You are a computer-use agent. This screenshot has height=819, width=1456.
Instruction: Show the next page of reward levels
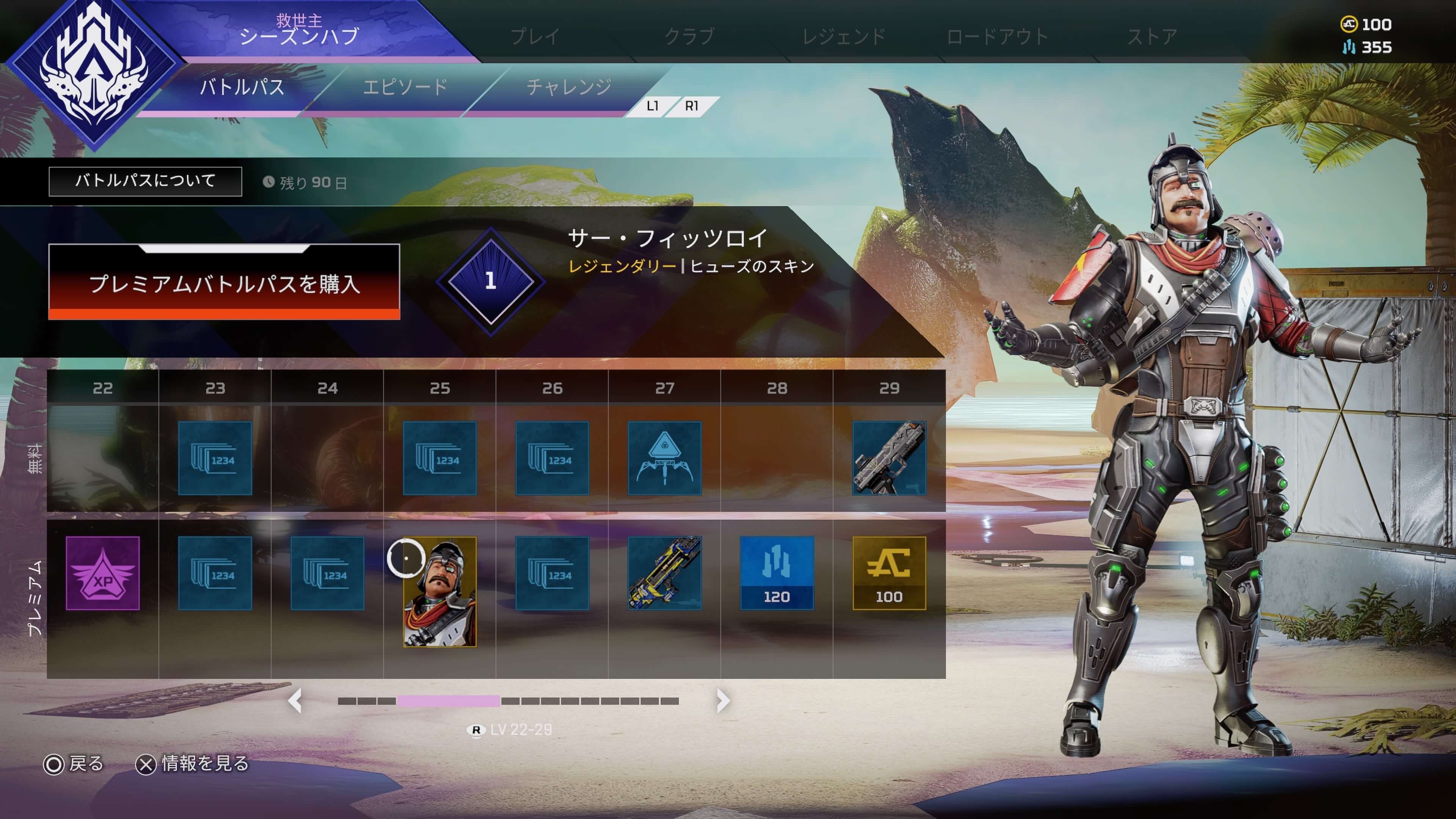tap(722, 701)
